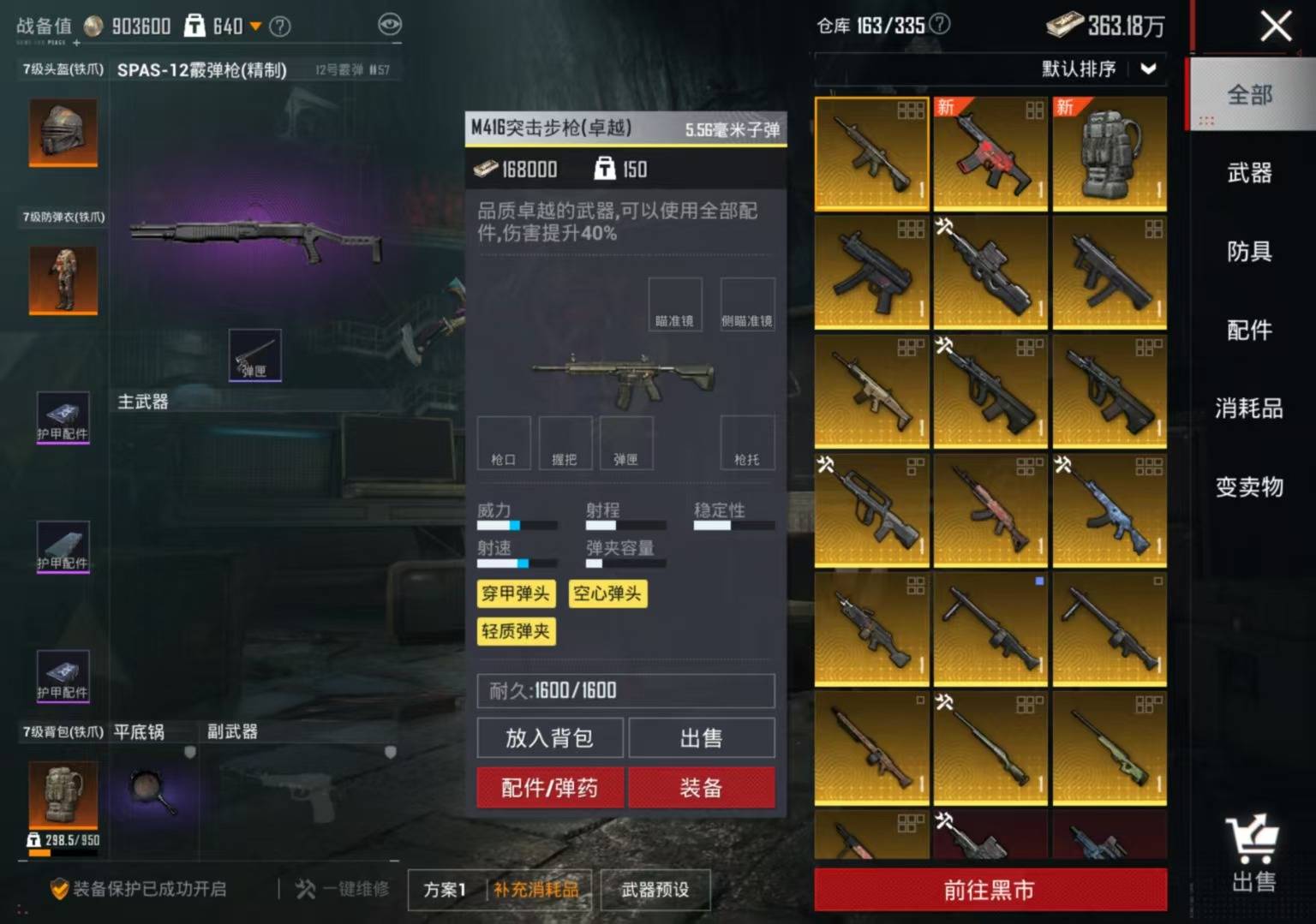The height and width of the screenshot is (924, 1316).
Task: Open the 配件 category tab
Action: [x=1249, y=331]
